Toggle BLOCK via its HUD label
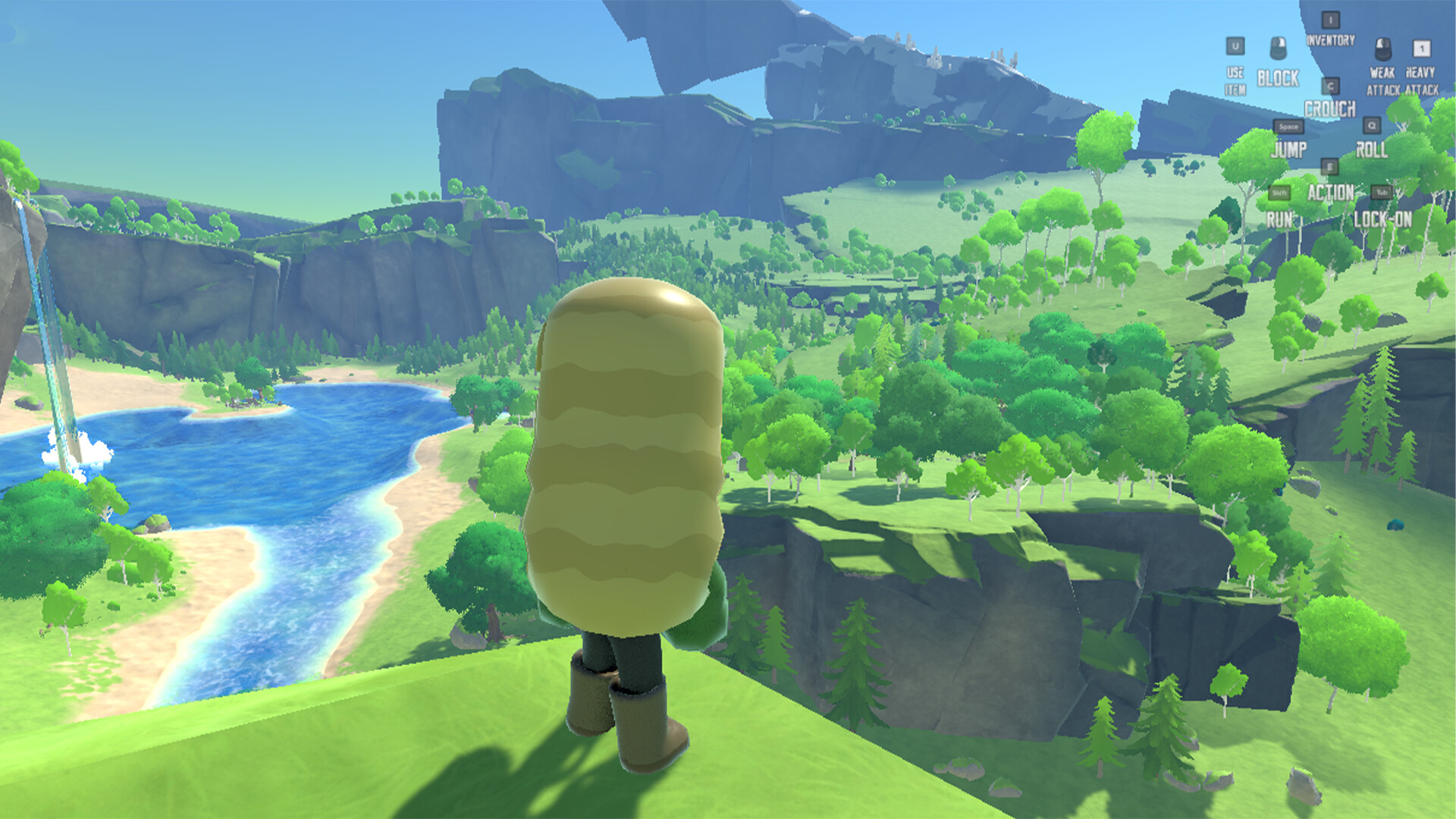This screenshot has width=1456, height=819. coord(1277,77)
